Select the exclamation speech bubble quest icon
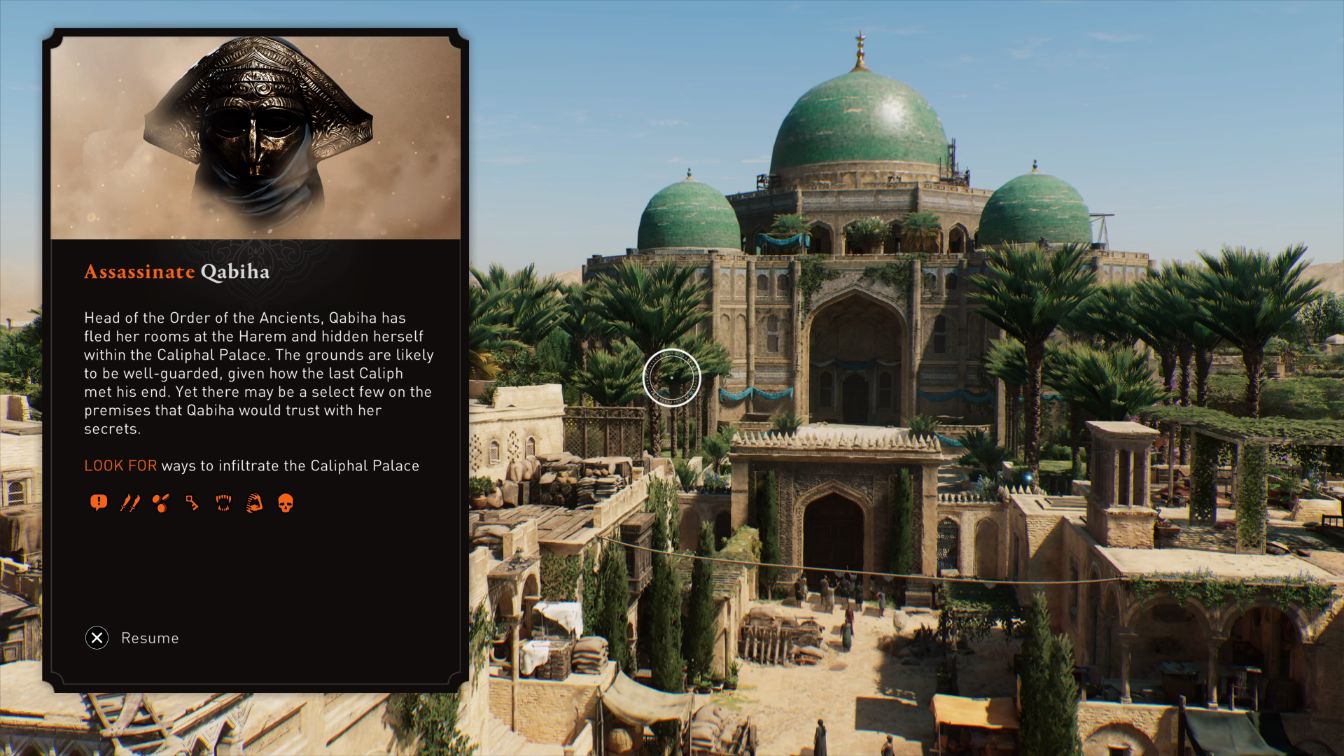Screen dimensions: 1344x756 click(99, 501)
